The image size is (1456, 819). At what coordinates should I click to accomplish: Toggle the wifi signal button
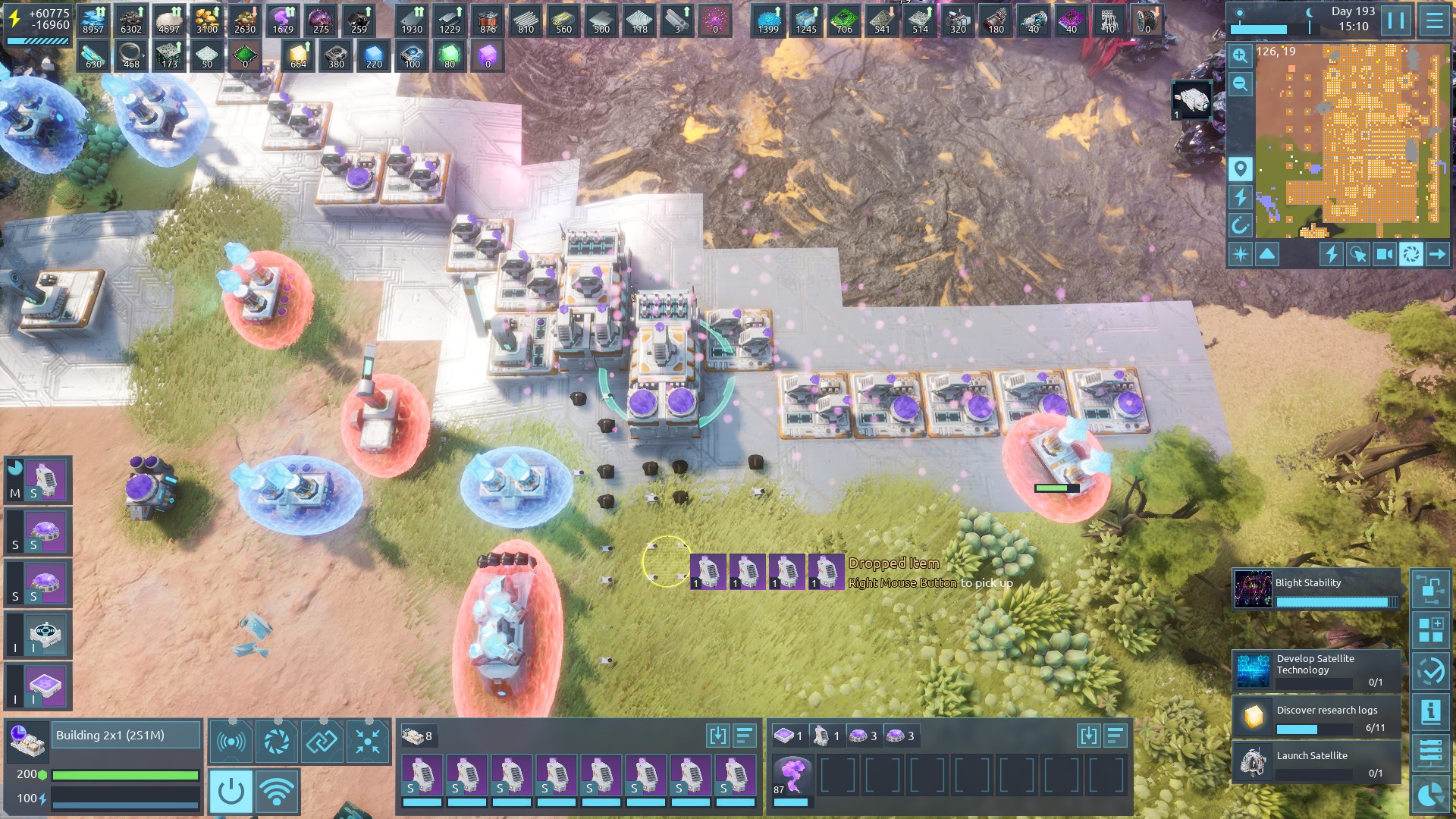276,792
